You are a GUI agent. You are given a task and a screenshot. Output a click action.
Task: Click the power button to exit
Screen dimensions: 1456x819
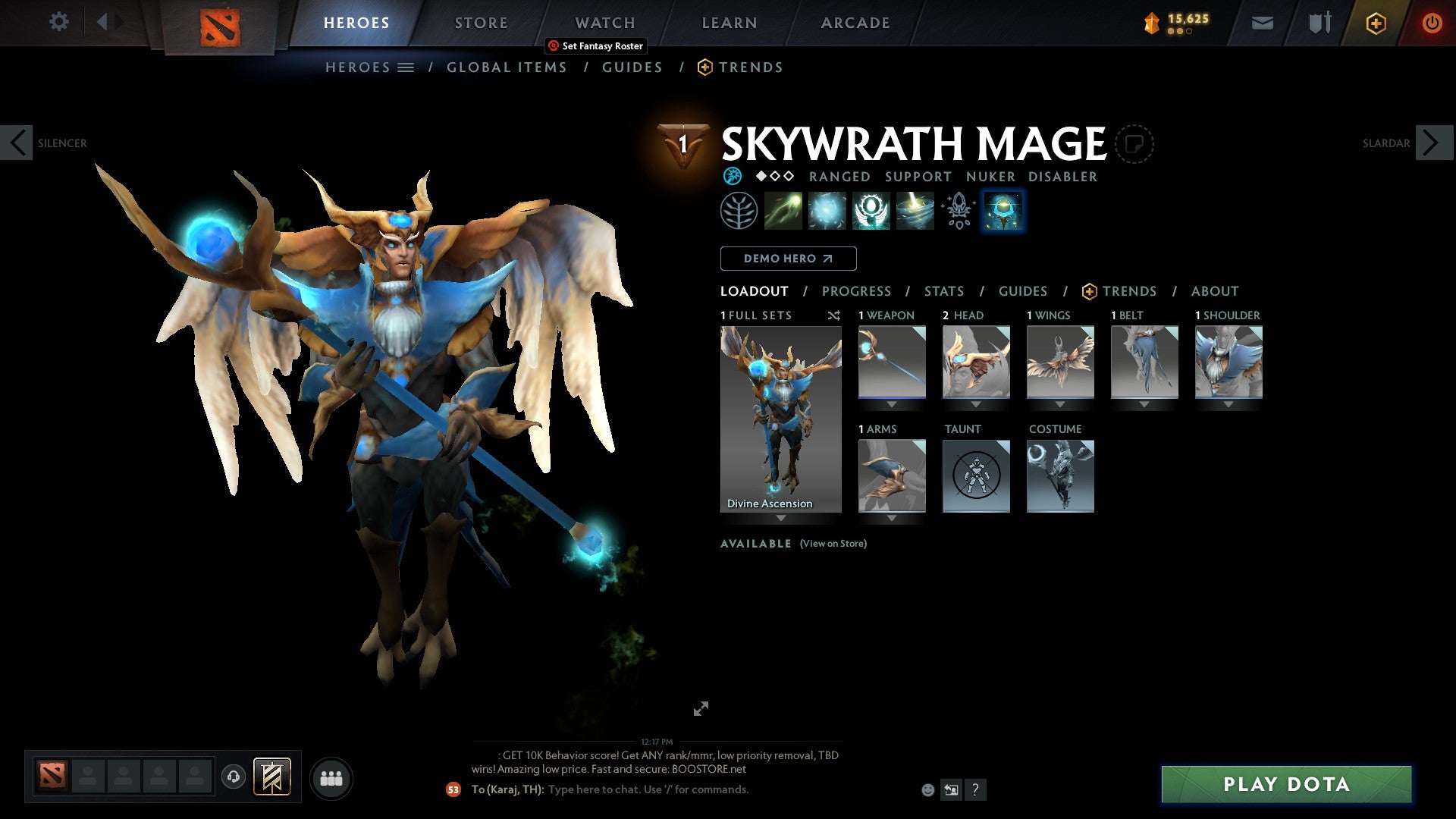pyautogui.click(x=1432, y=23)
